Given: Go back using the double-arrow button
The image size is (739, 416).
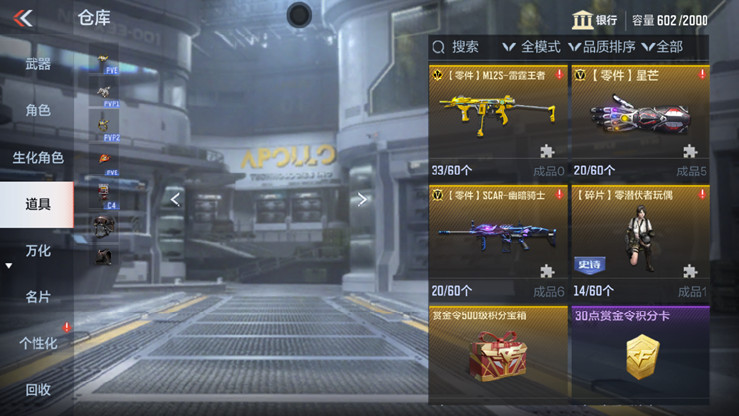Looking at the screenshot, I should click(23, 17).
